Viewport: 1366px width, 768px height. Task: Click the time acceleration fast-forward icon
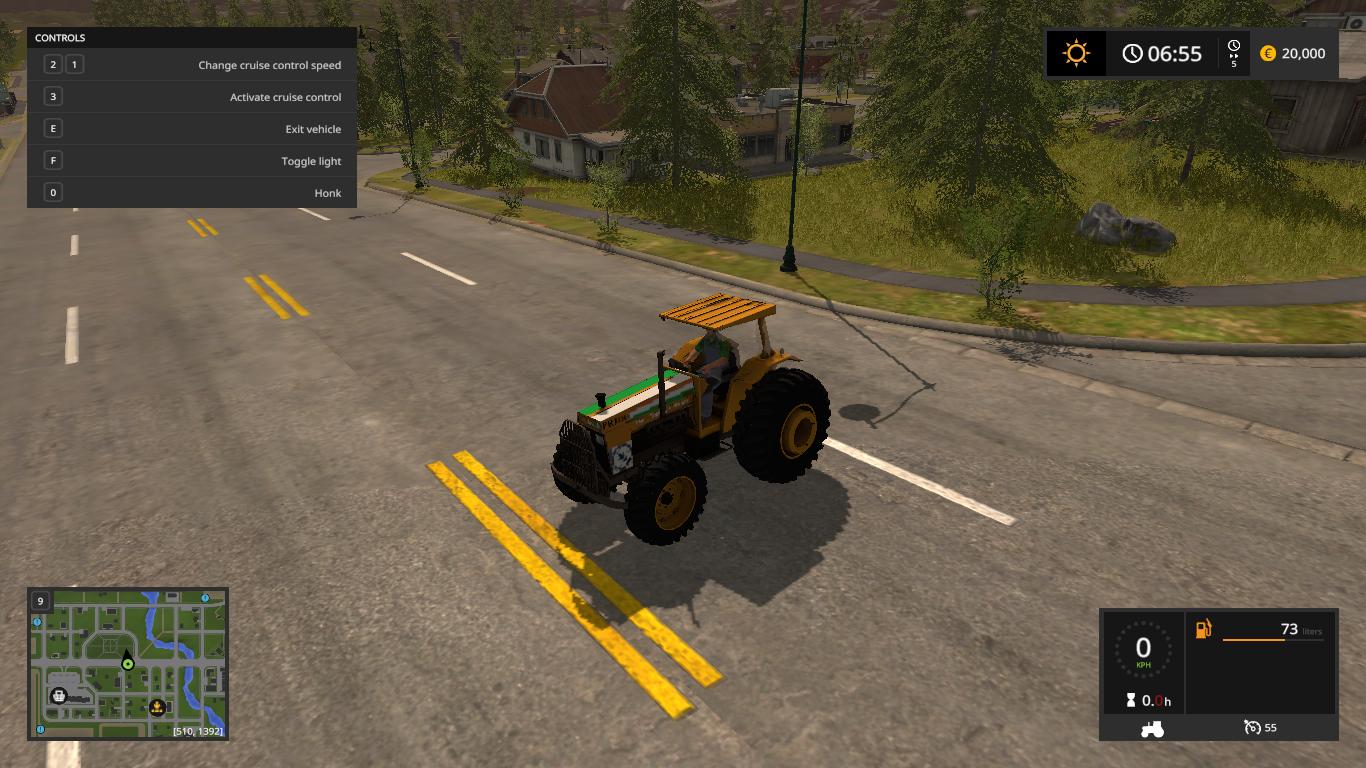(x=1234, y=53)
